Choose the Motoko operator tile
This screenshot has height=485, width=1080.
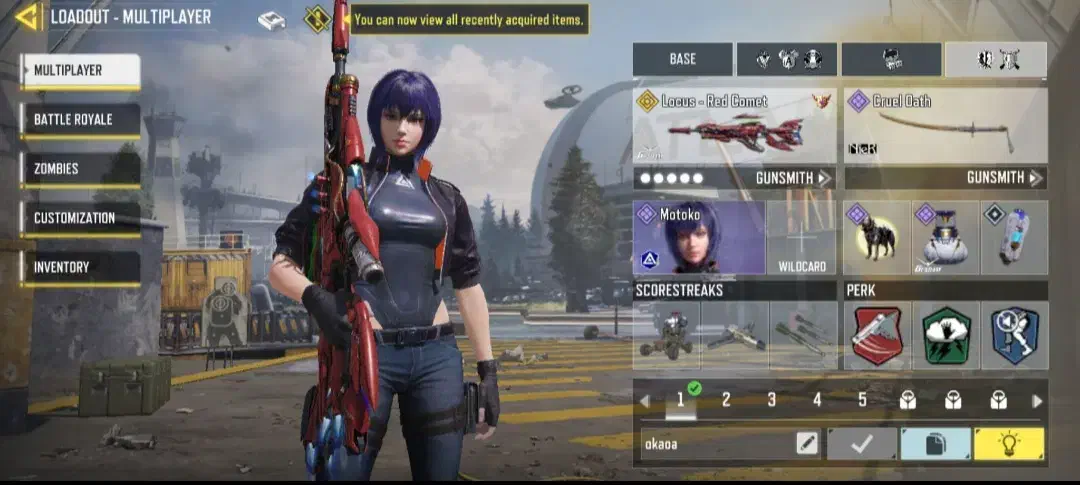click(x=699, y=237)
